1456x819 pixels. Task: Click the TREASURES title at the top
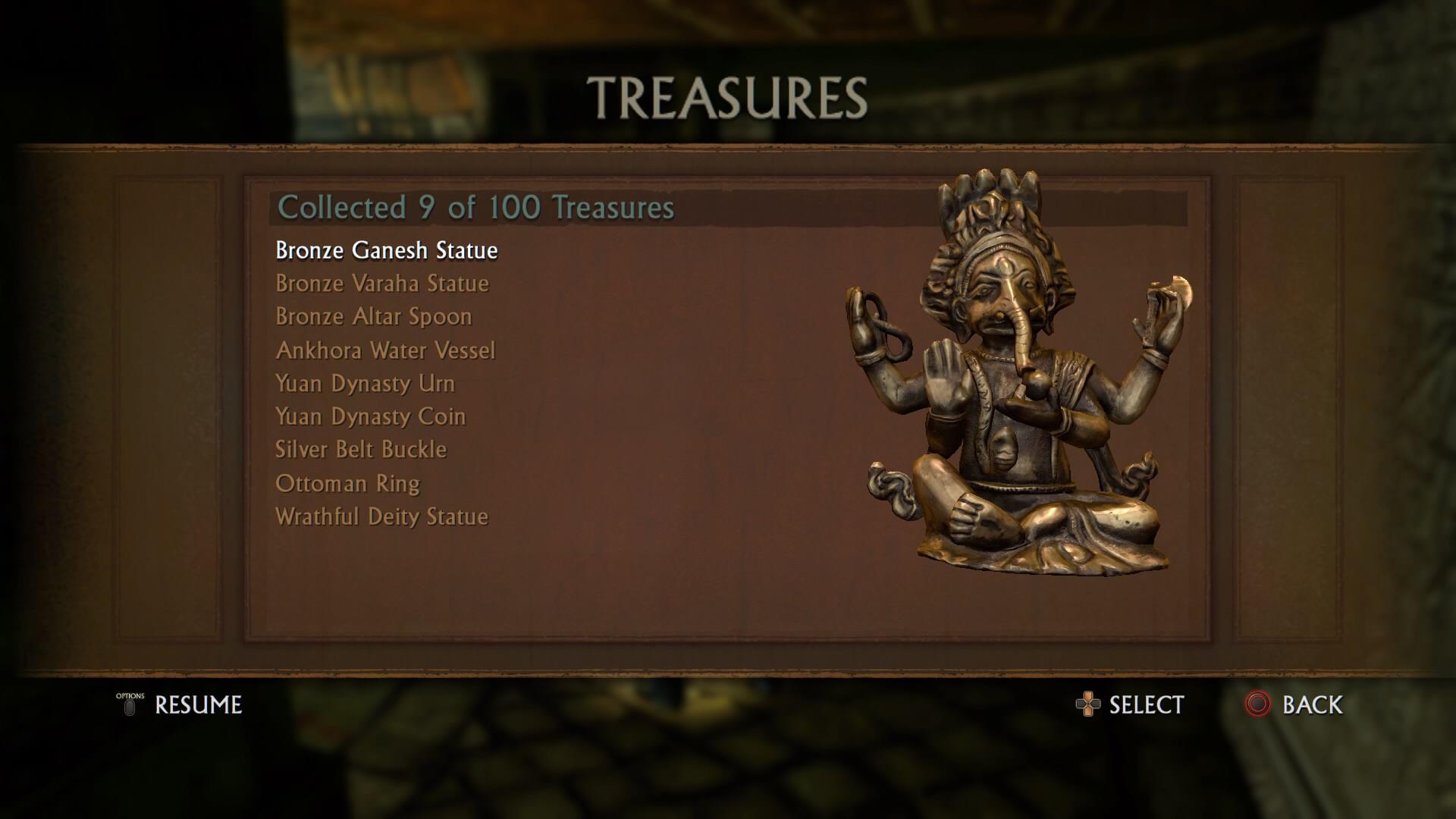(x=727, y=96)
